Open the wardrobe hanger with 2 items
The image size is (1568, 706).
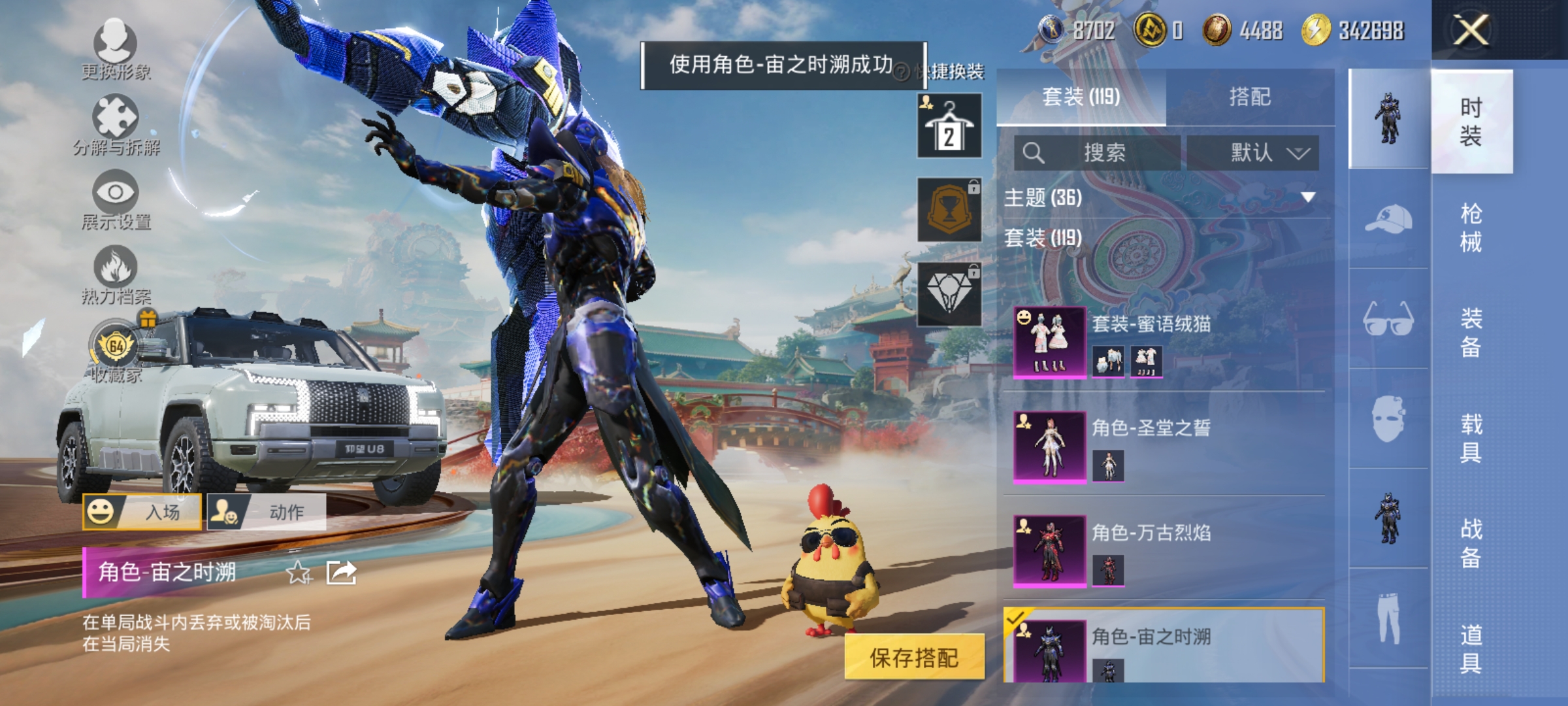[948, 124]
